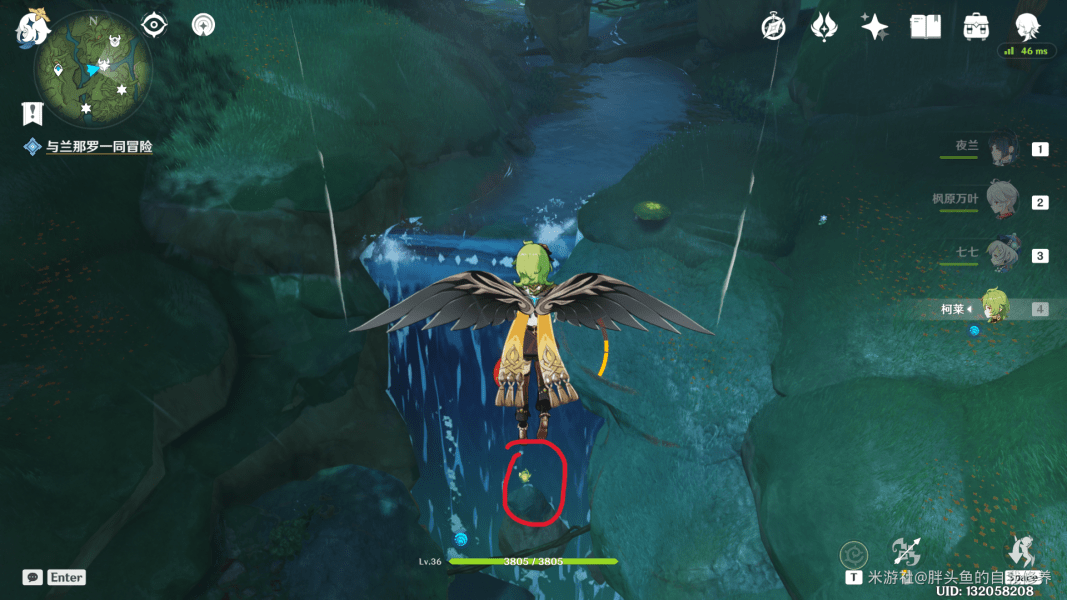The width and height of the screenshot is (1067, 600).
Task: Open the Adventurer Handbook book icon
Action: [925, 27]
